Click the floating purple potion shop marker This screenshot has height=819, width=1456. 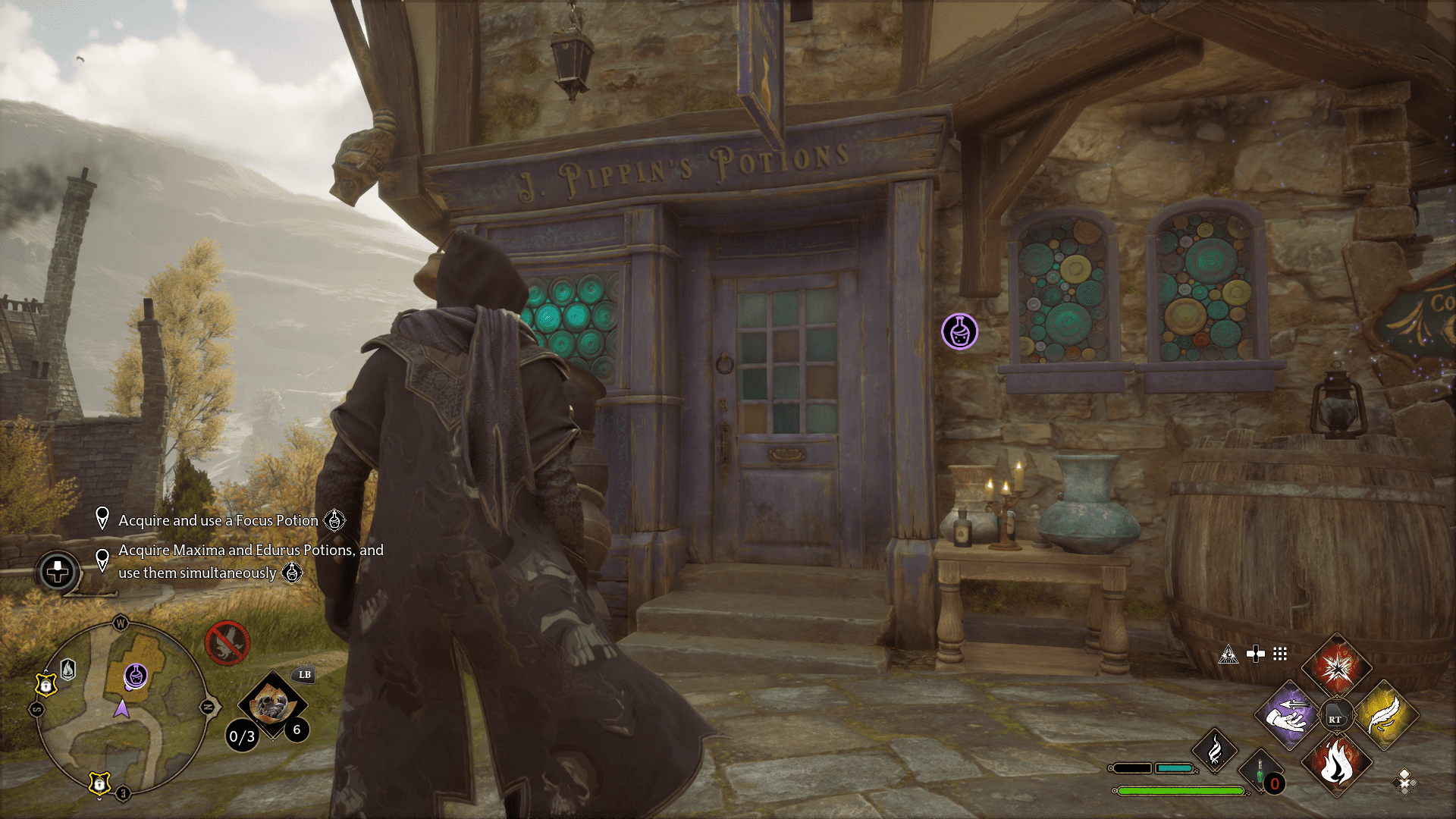960,331
